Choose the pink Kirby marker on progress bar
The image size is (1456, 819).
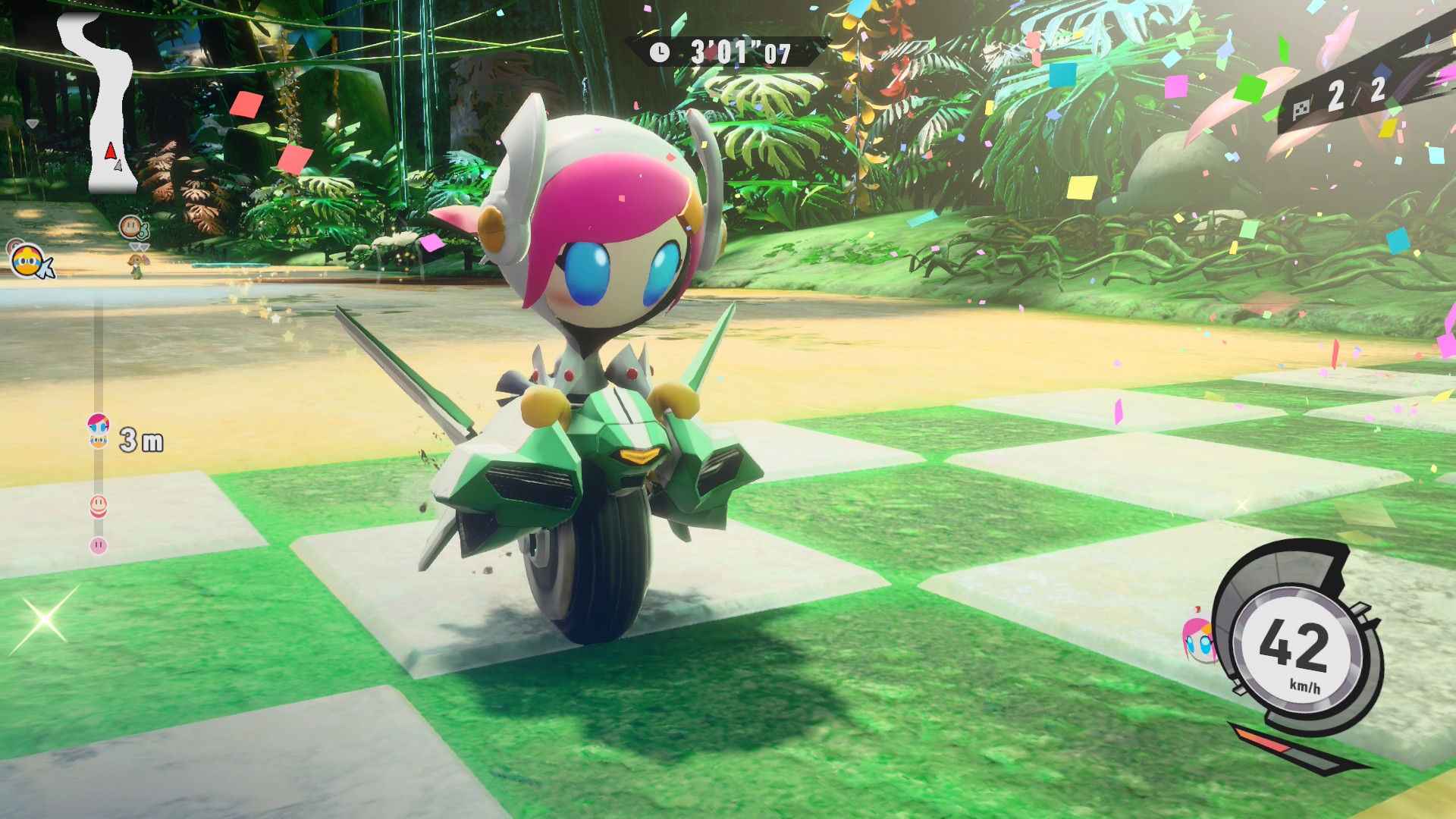click(x=99, y=545)
